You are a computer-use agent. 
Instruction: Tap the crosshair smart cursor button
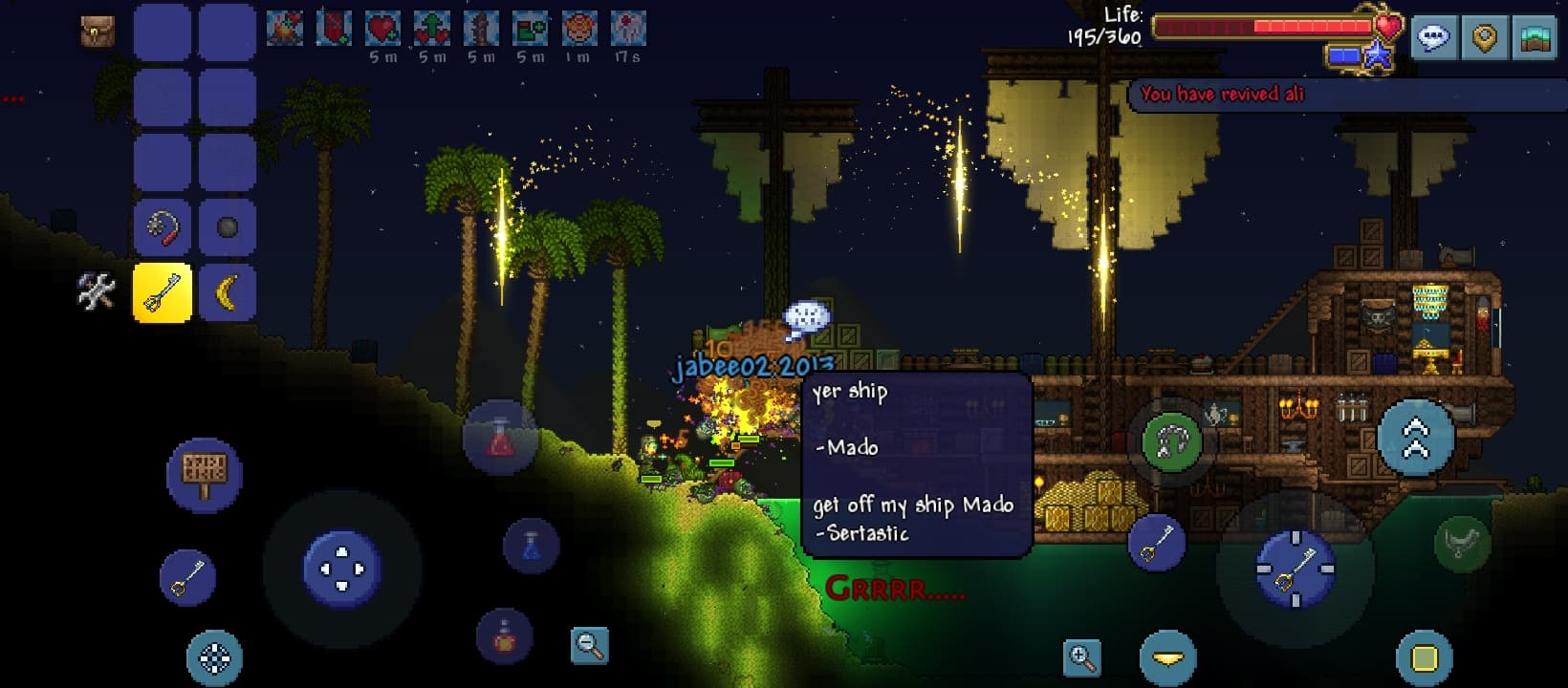point(214,657)
